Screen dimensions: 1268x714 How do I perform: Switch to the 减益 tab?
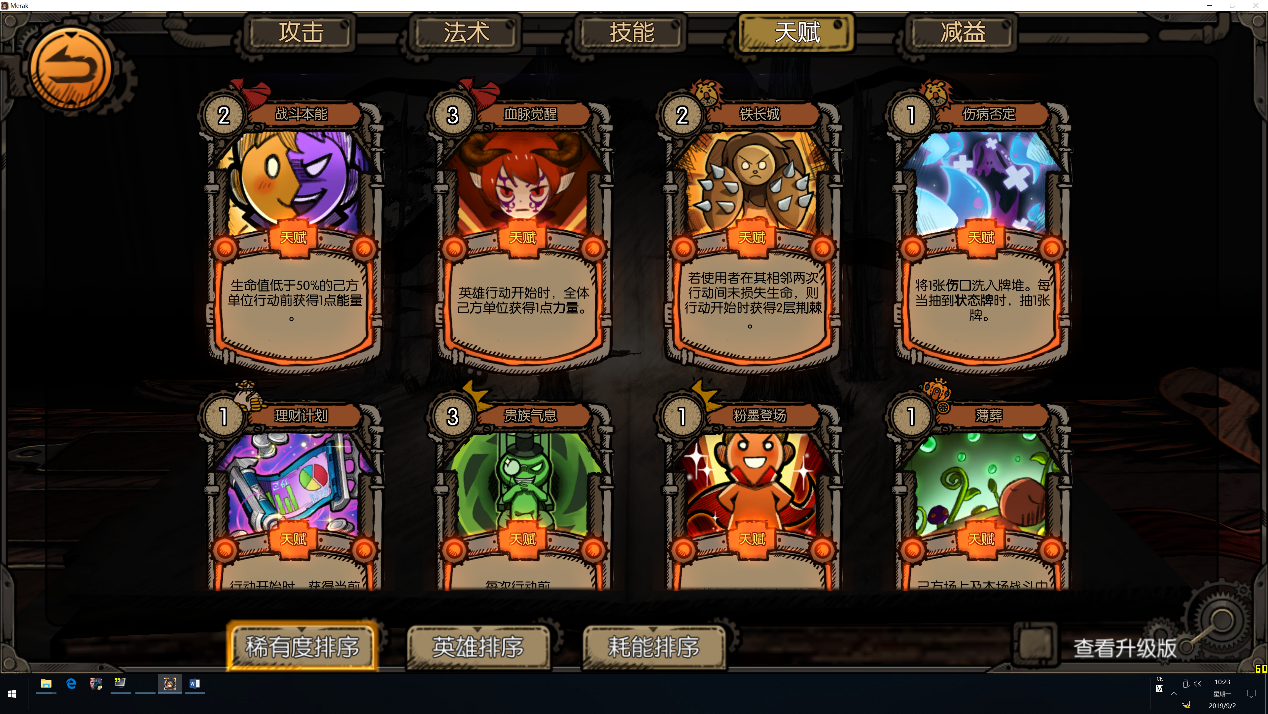(962, 32)
